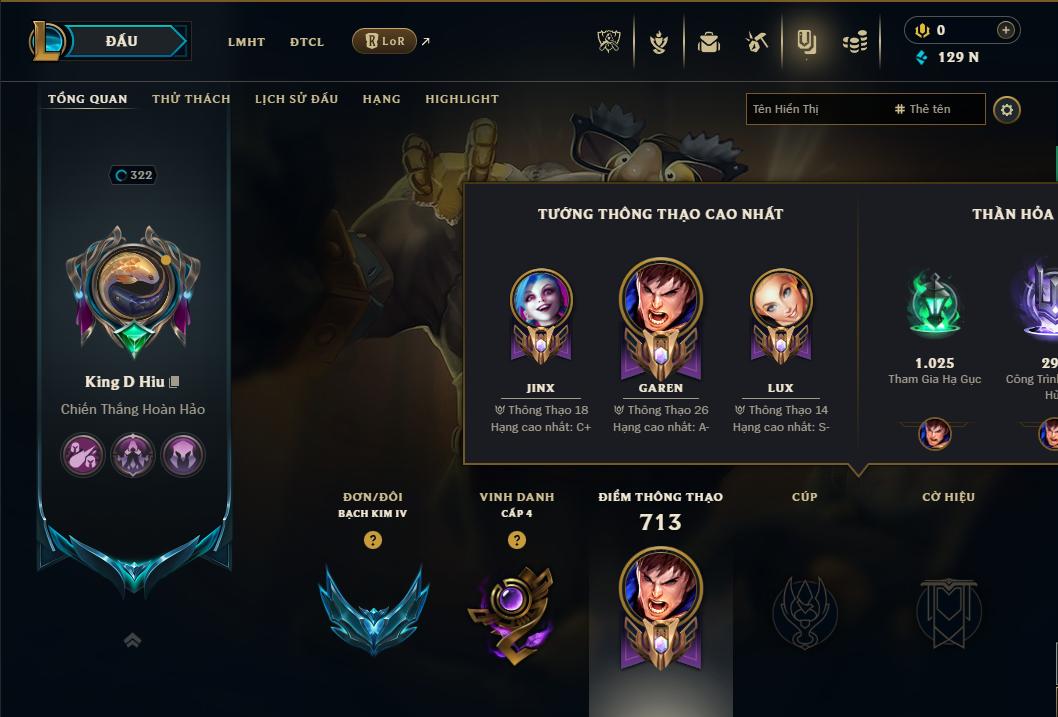
Task: Open the coin stack store icon
Action: point(854,42)
